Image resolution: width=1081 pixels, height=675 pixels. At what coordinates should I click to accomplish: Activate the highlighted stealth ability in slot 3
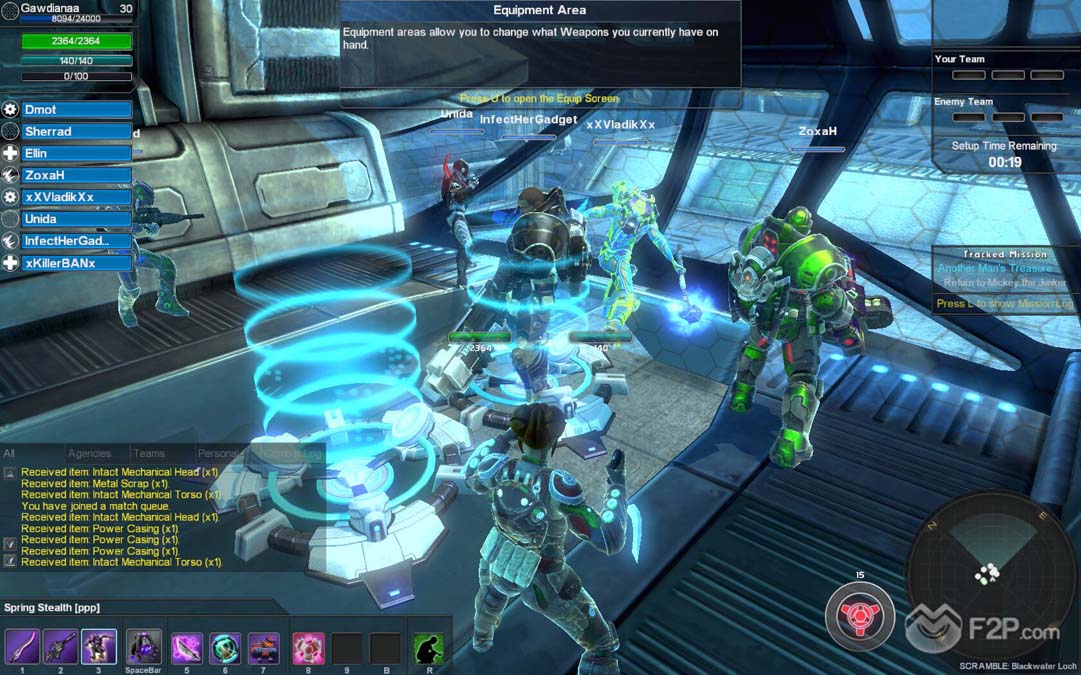pos(99,647)
